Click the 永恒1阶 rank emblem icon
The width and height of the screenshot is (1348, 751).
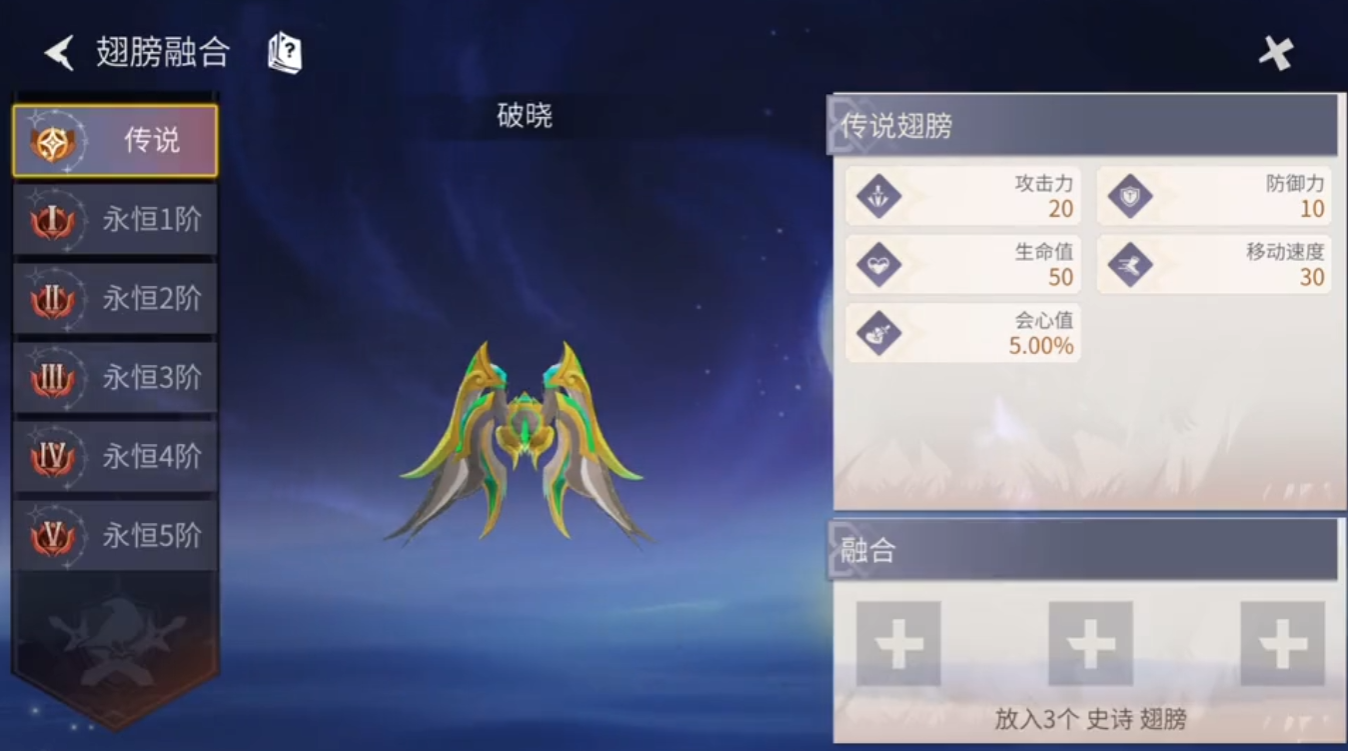tap(55, 220)
